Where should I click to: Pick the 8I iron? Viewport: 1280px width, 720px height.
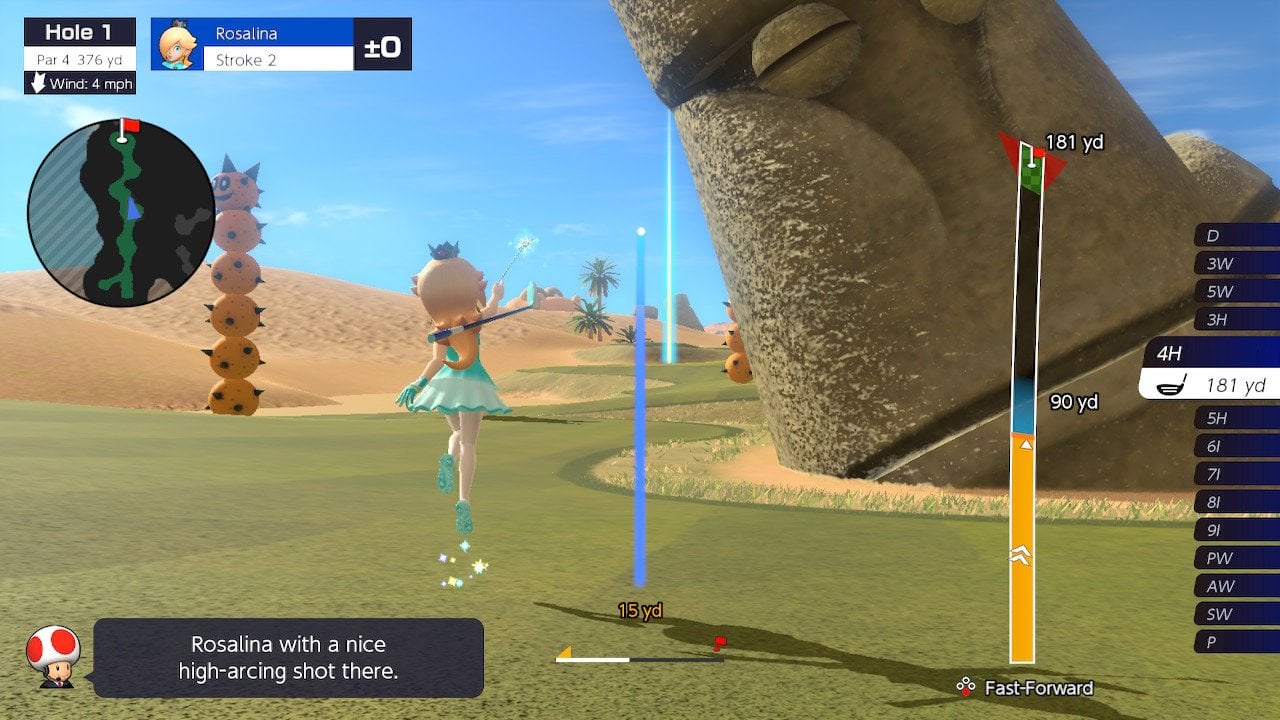tap(1236, 502)
